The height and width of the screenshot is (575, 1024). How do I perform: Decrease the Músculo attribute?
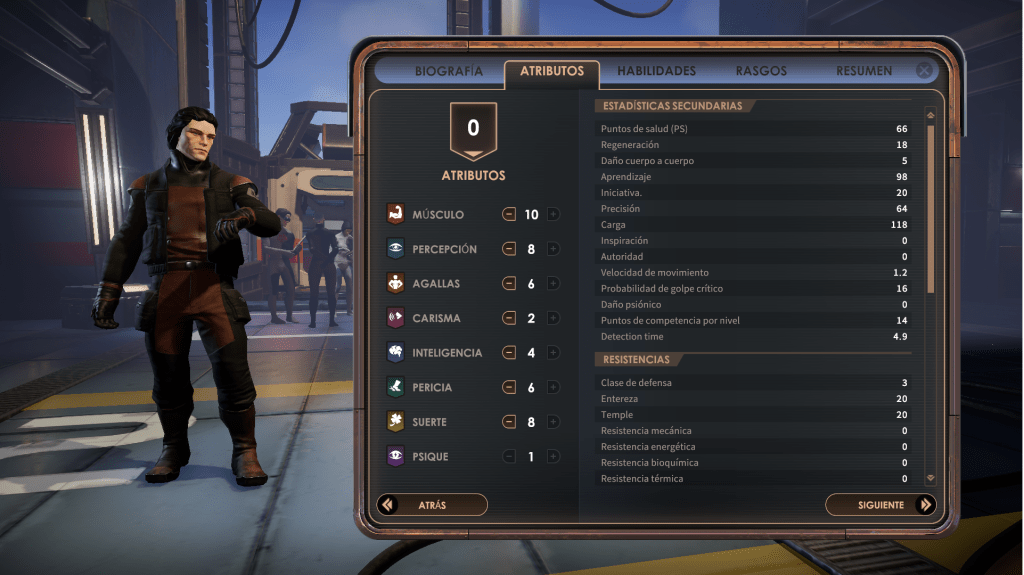point(509,215)
